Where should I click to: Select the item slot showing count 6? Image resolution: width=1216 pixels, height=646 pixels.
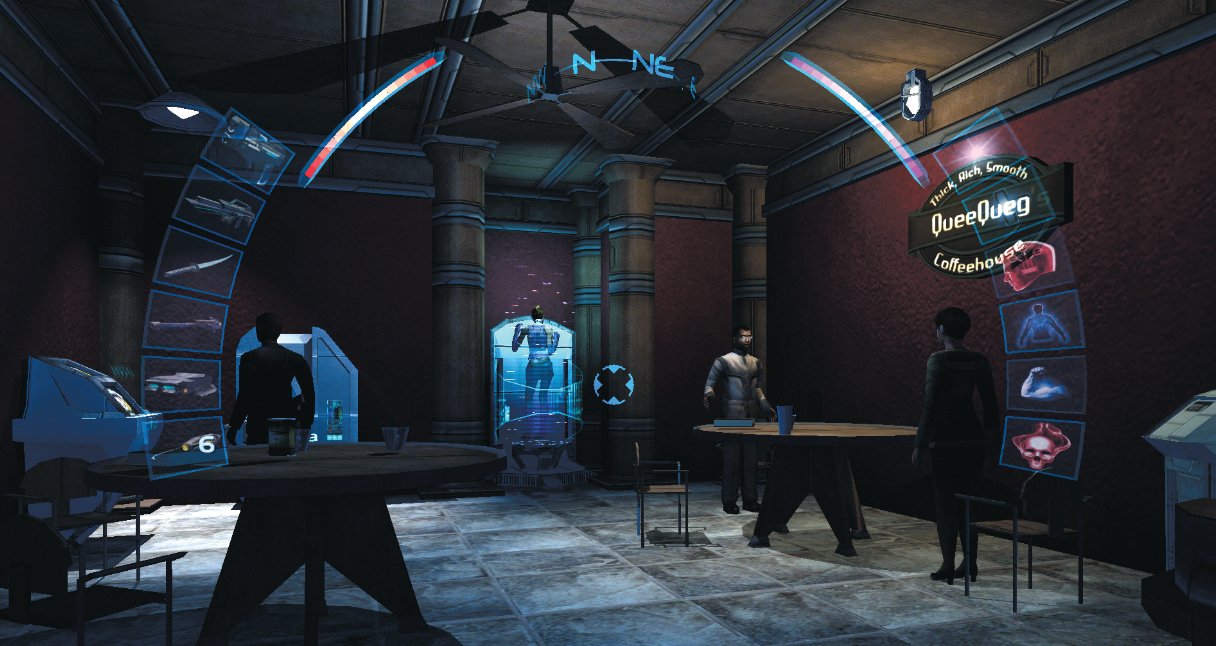tap(188, 444)
